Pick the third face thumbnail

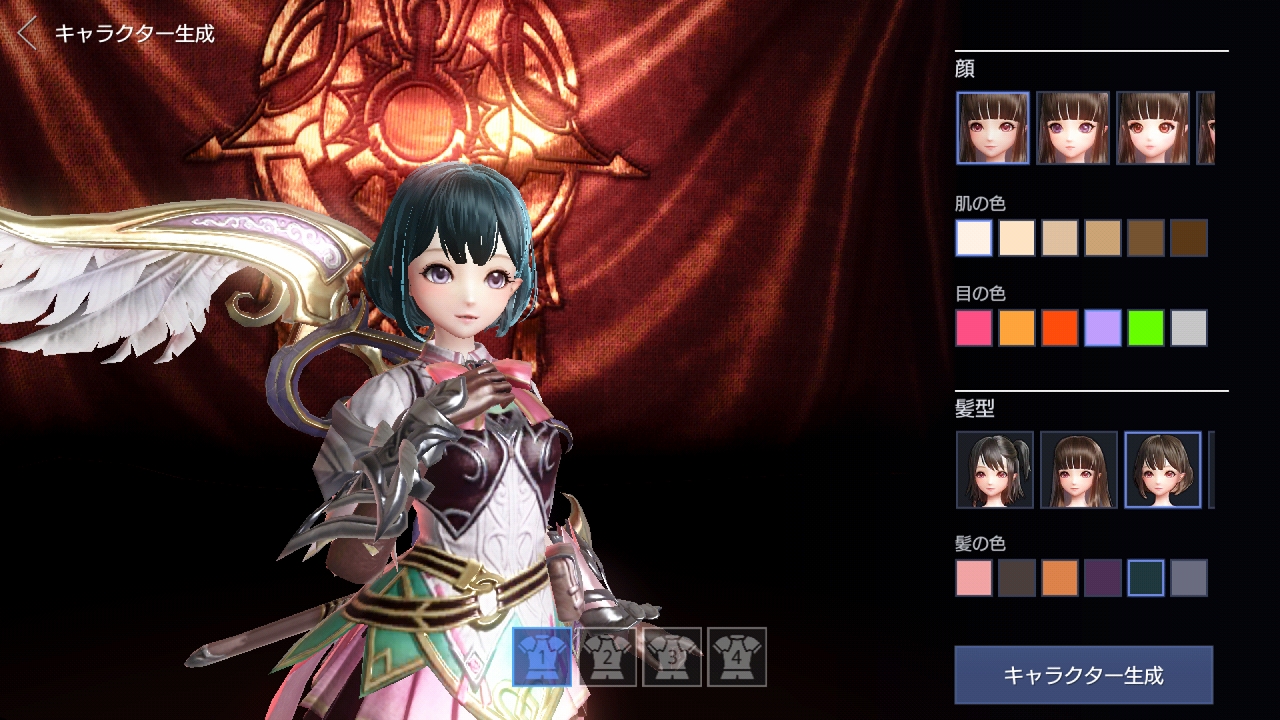point(1153,128)
